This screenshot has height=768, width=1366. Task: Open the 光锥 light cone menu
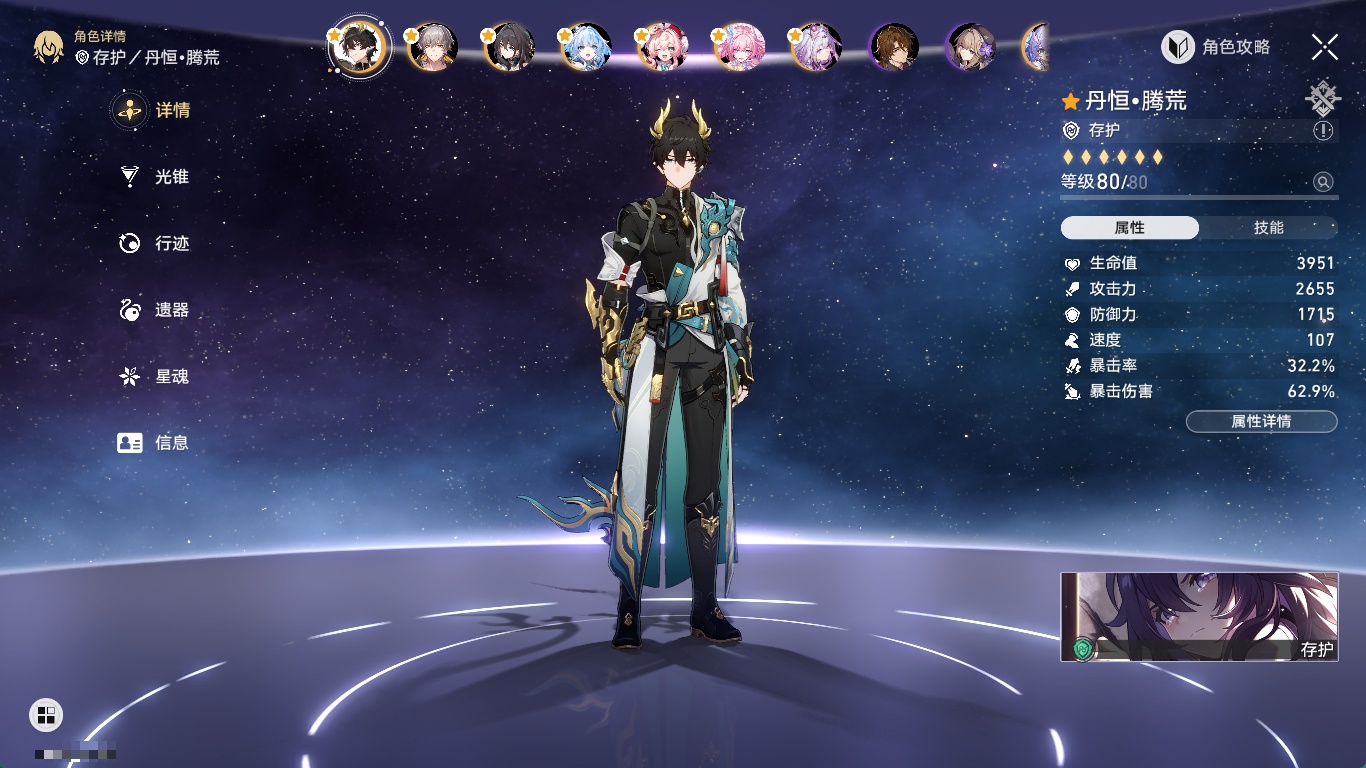click(x=155, y=177)
